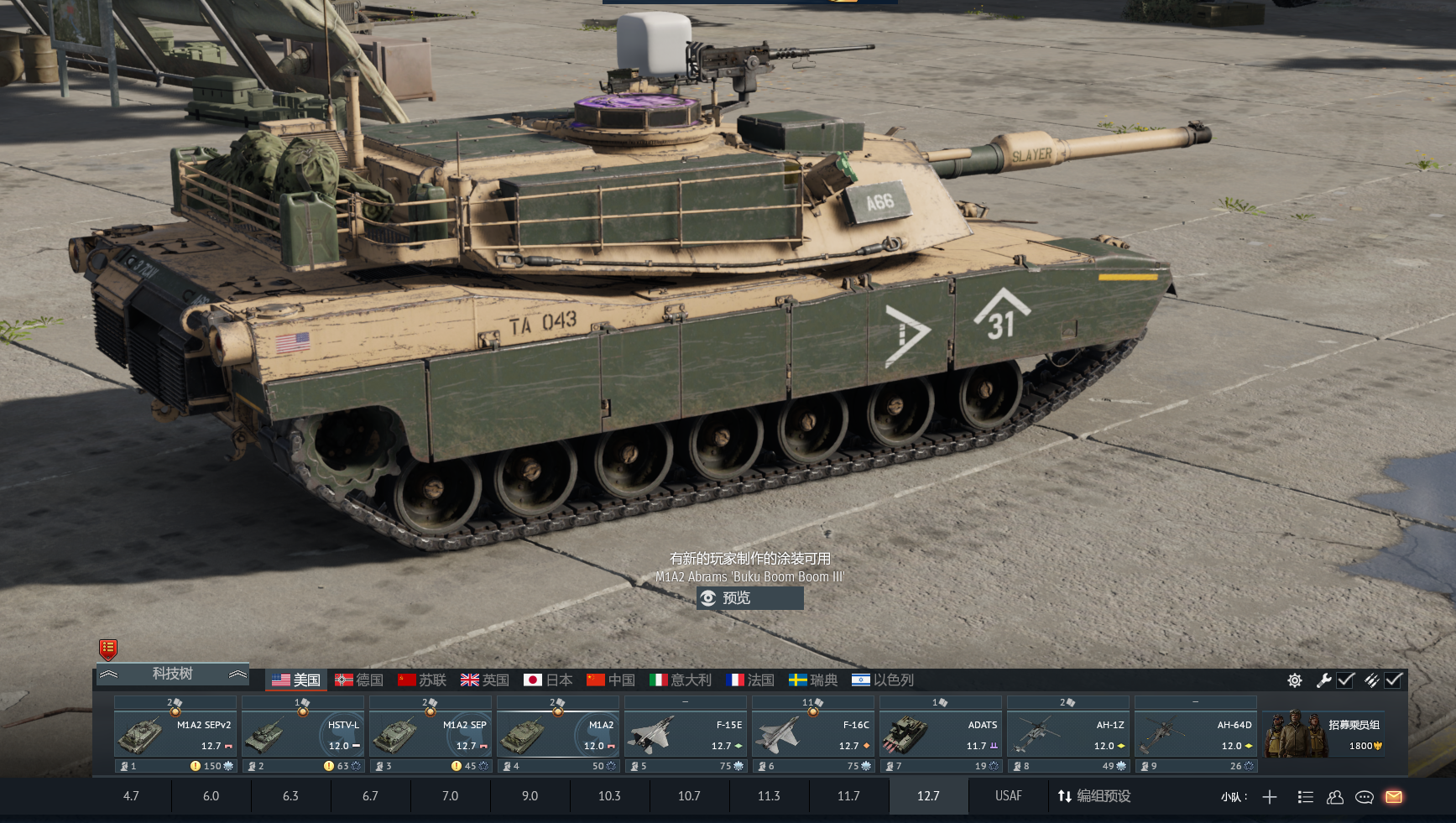Open the tech tree panel (科技树)
Image resolution: width=1456 pixels, height=823 pixels.
pos(173,674)
